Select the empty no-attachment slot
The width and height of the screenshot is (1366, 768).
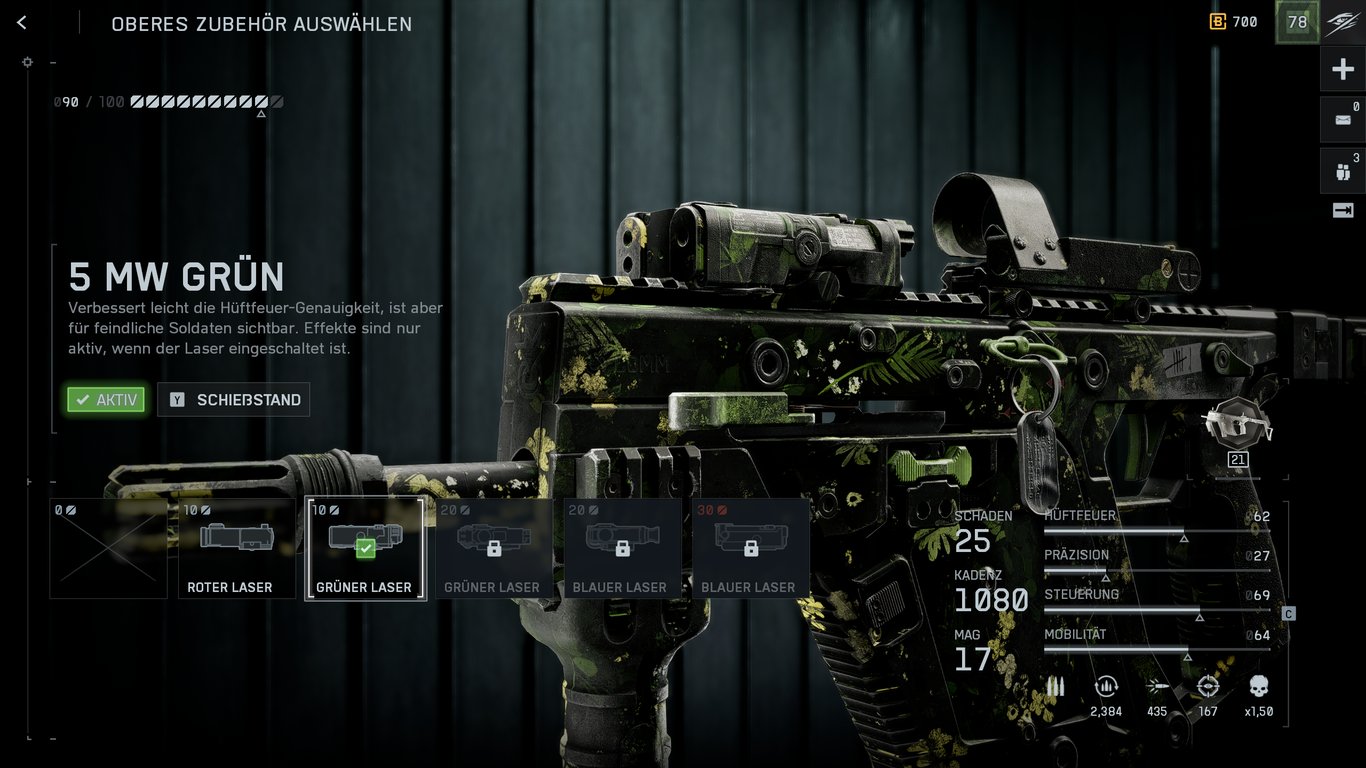click(x=108, y=548)
